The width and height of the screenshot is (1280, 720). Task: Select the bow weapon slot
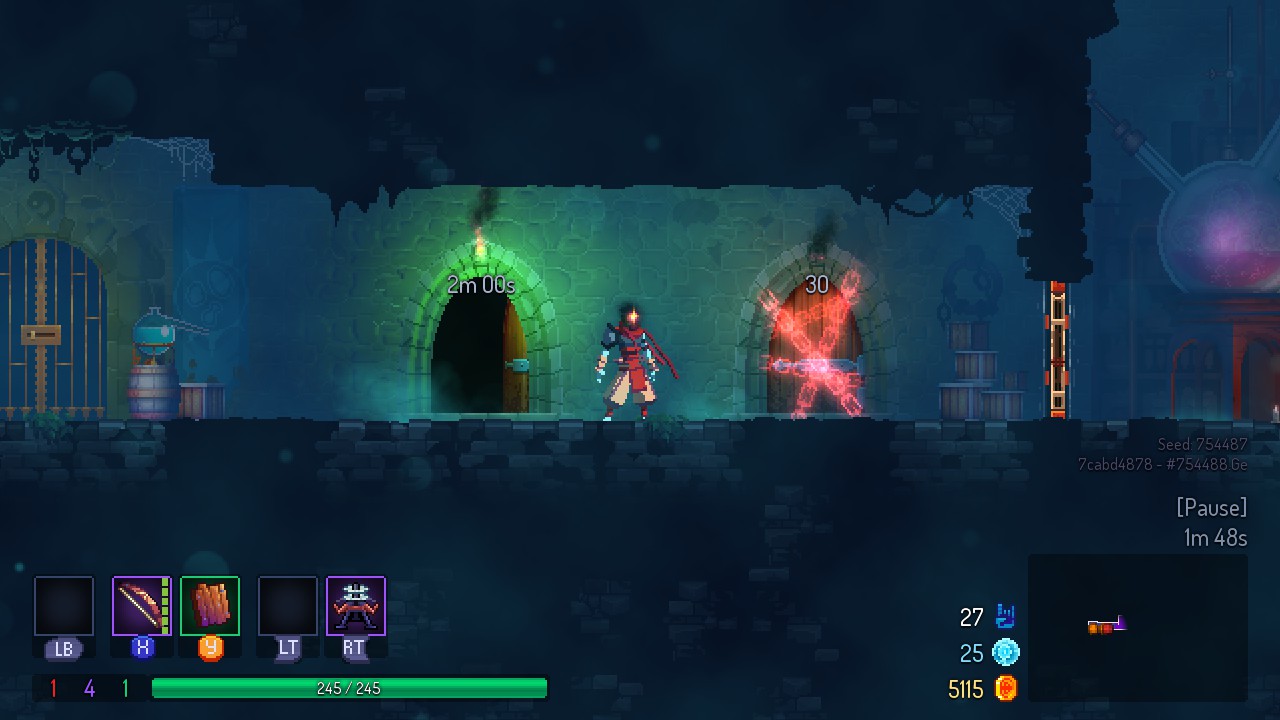pyautogui.click(x=141, y=606)
